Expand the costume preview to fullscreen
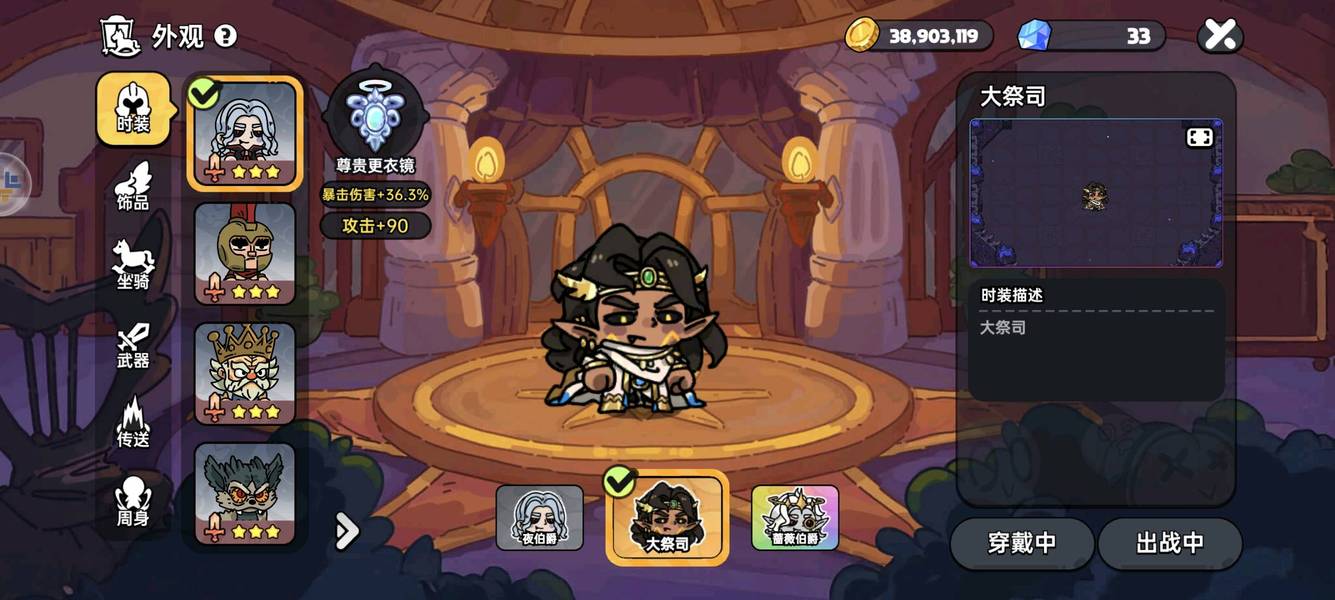 [x=1199, y=138]
